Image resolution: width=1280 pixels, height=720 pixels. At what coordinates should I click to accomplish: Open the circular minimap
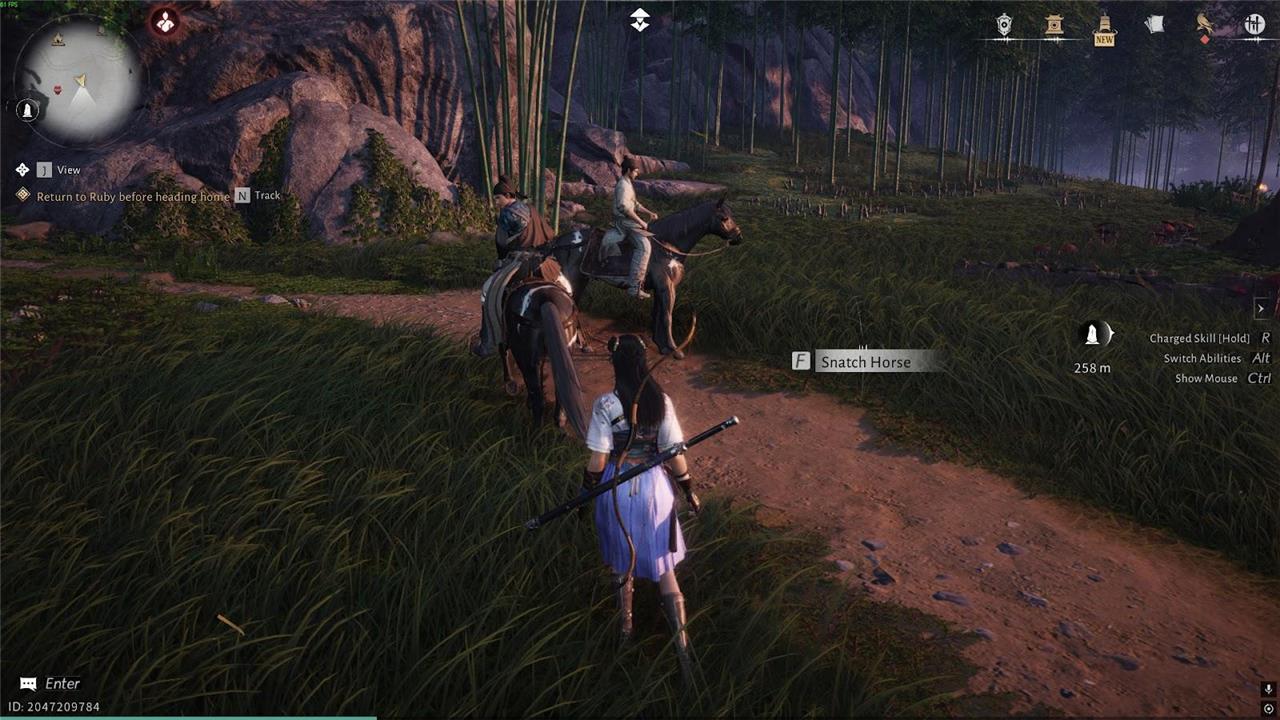pyautogui.click(x=79, y=79)
